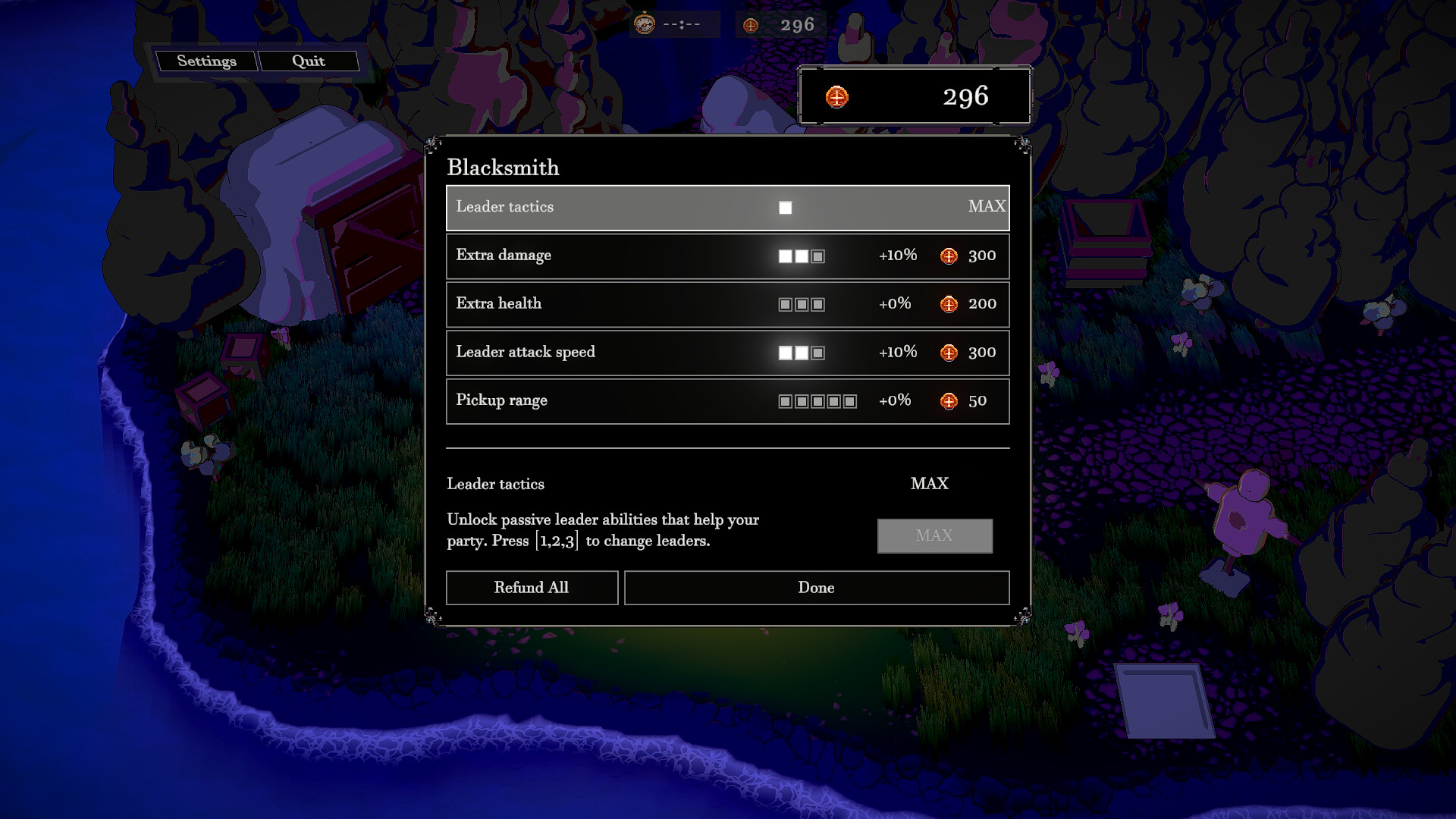Click the coin icon next to Extra damage cost
The width and height of the screenshot is (1456, 819).
pos(947,256)
